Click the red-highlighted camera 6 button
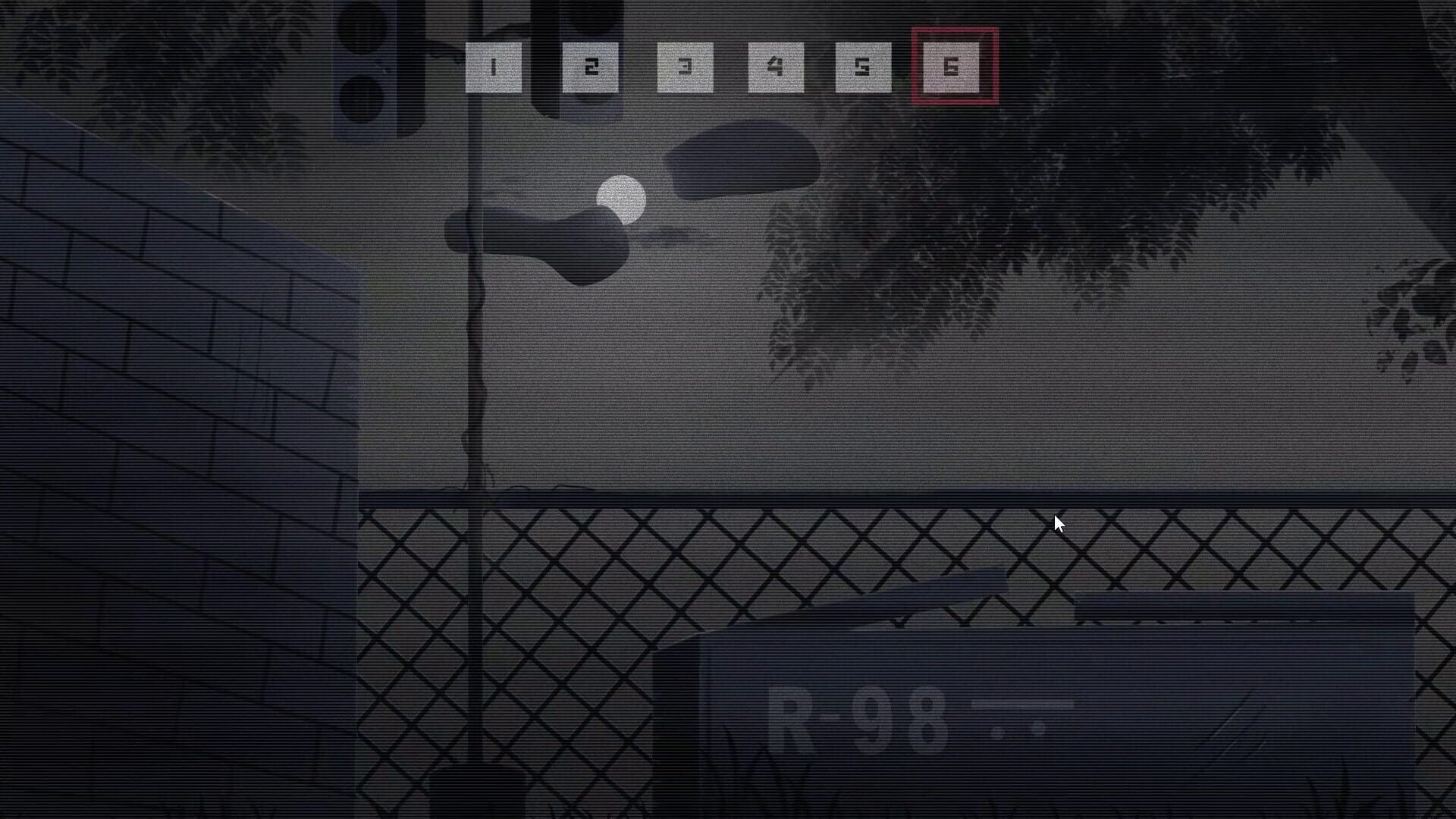1456x819 pixels. [x=952, y=67]
